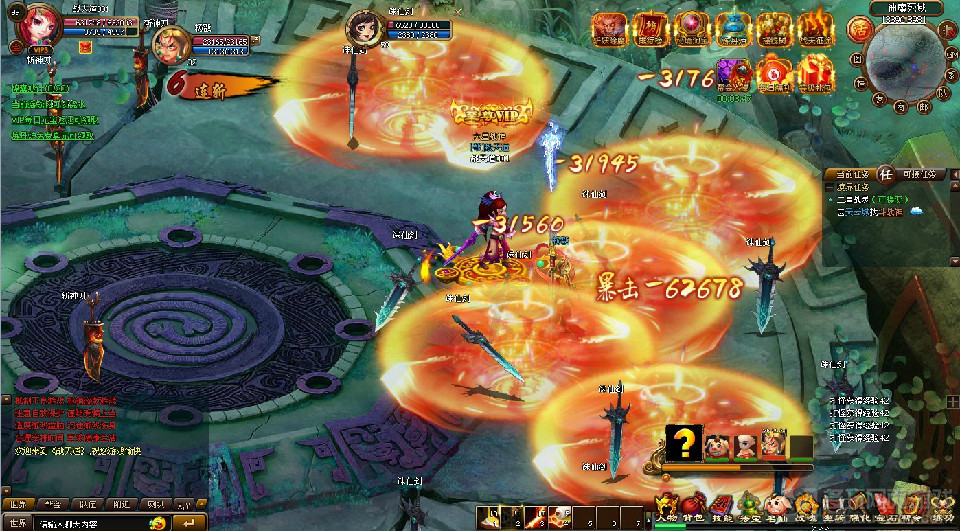The image size is (960, 531).
Task: Click the red 活 activity button beside the minimap
Action: click(858, 30)
